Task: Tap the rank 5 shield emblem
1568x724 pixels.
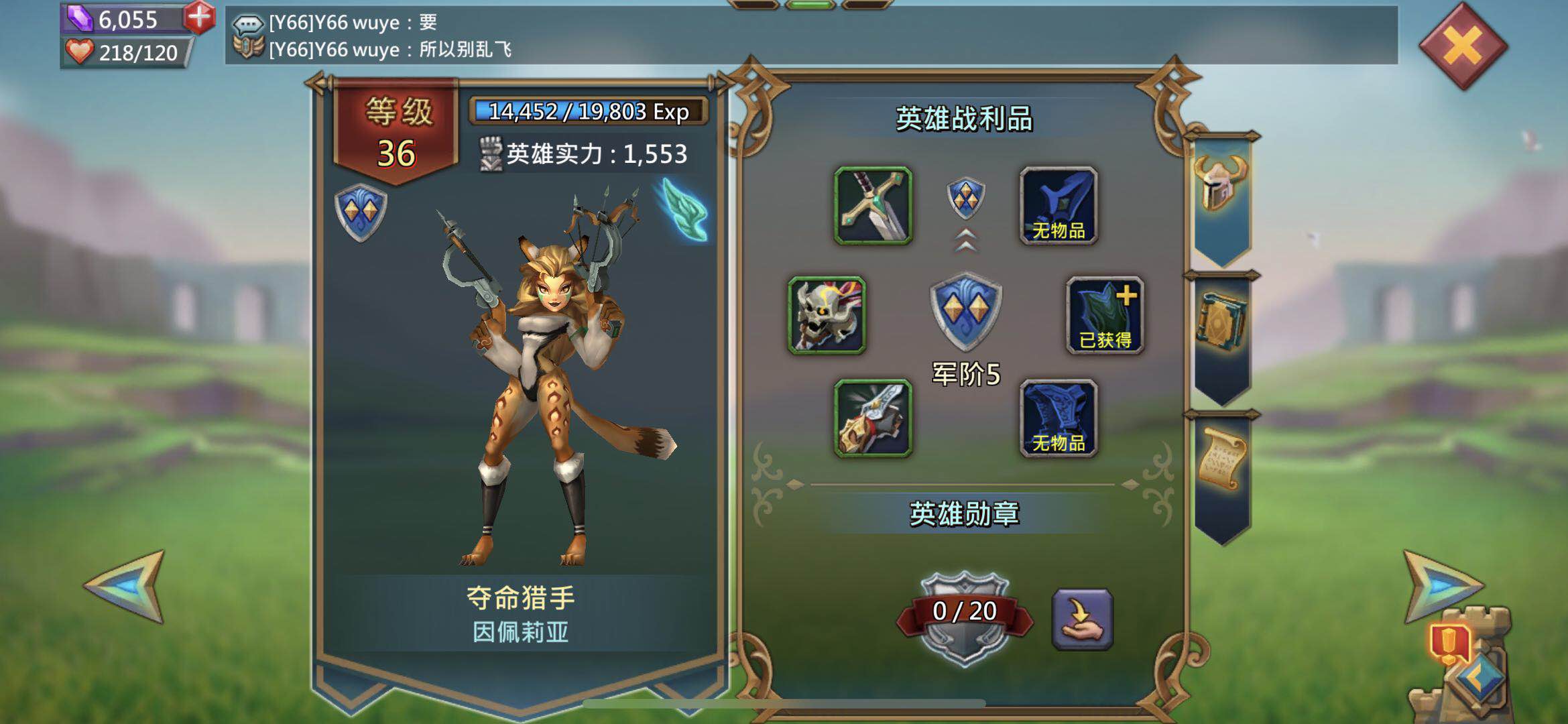Action: click(x=965, y=311)
